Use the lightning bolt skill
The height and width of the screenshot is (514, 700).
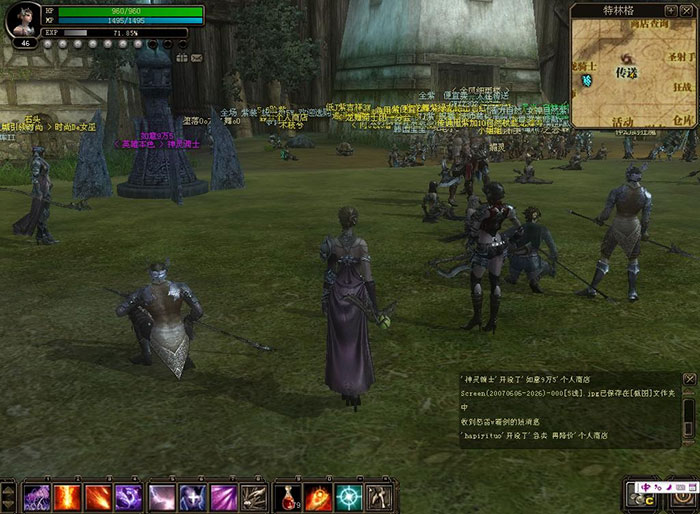click(x=162, y=496)
